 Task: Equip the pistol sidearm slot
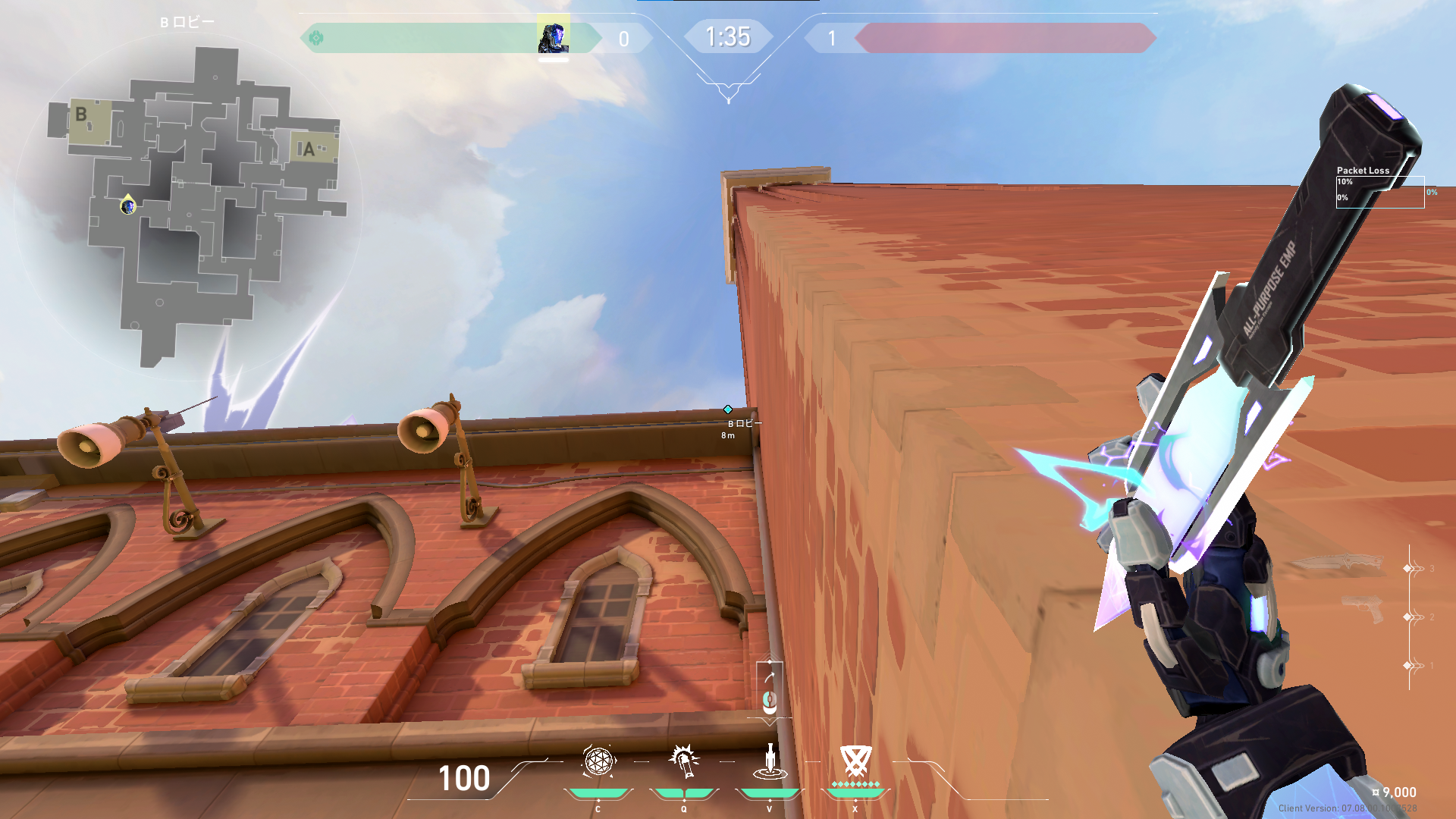pyautogui.click(x=1363, y=610)
